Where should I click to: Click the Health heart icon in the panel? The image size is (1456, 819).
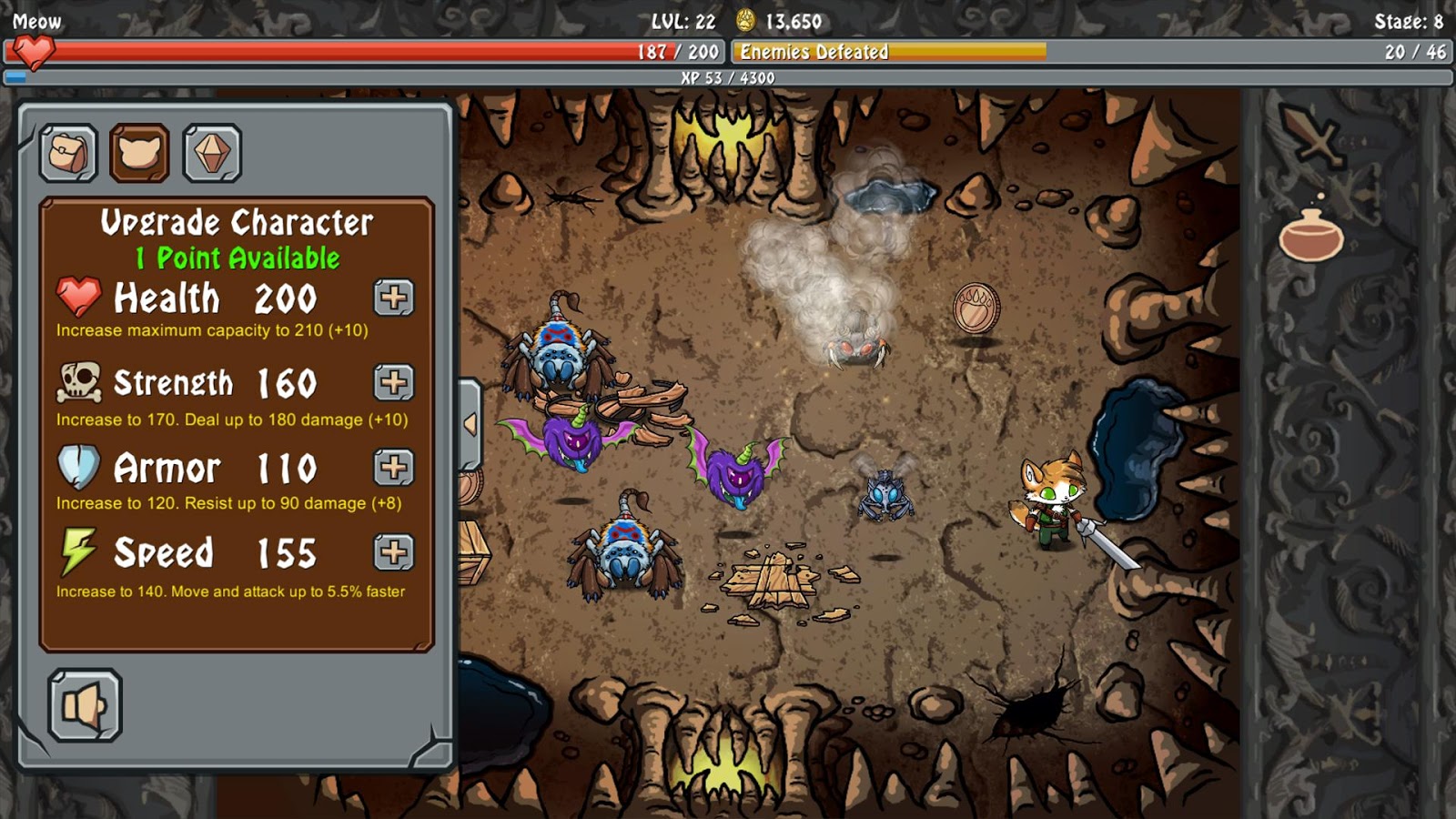point(76,298)
